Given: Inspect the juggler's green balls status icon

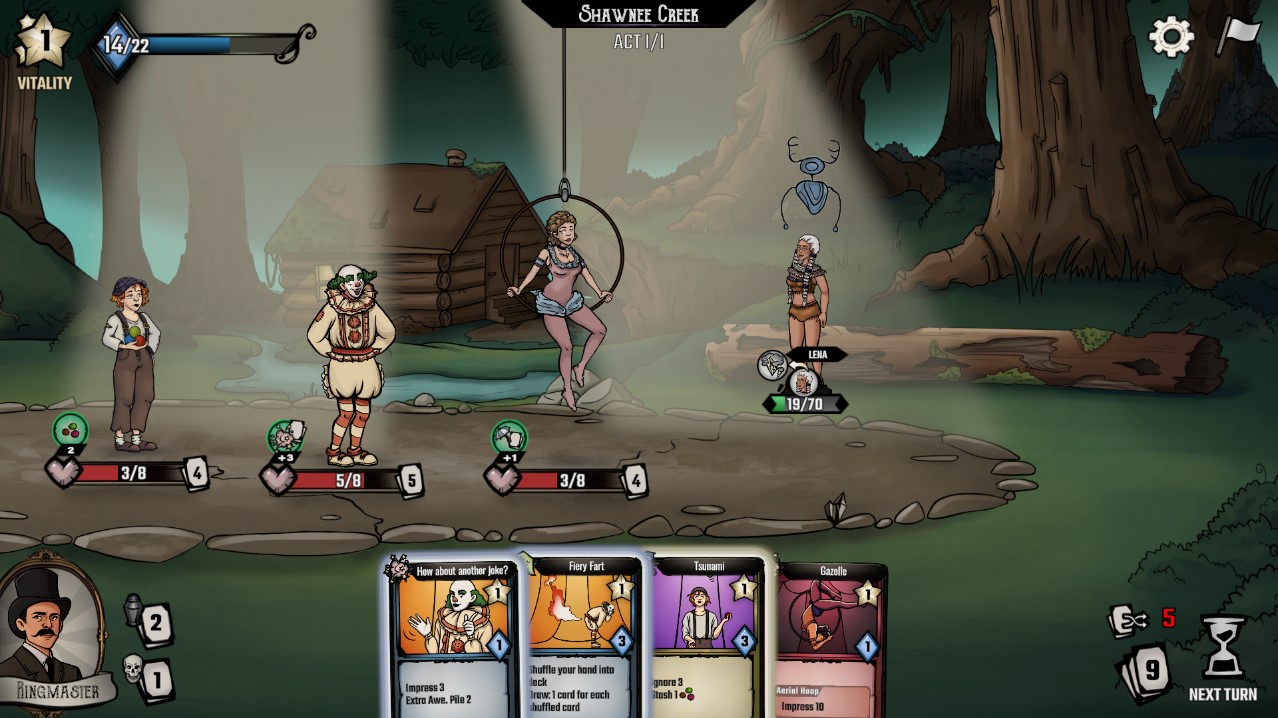Looking at the screenshot, I should [70, 431].
